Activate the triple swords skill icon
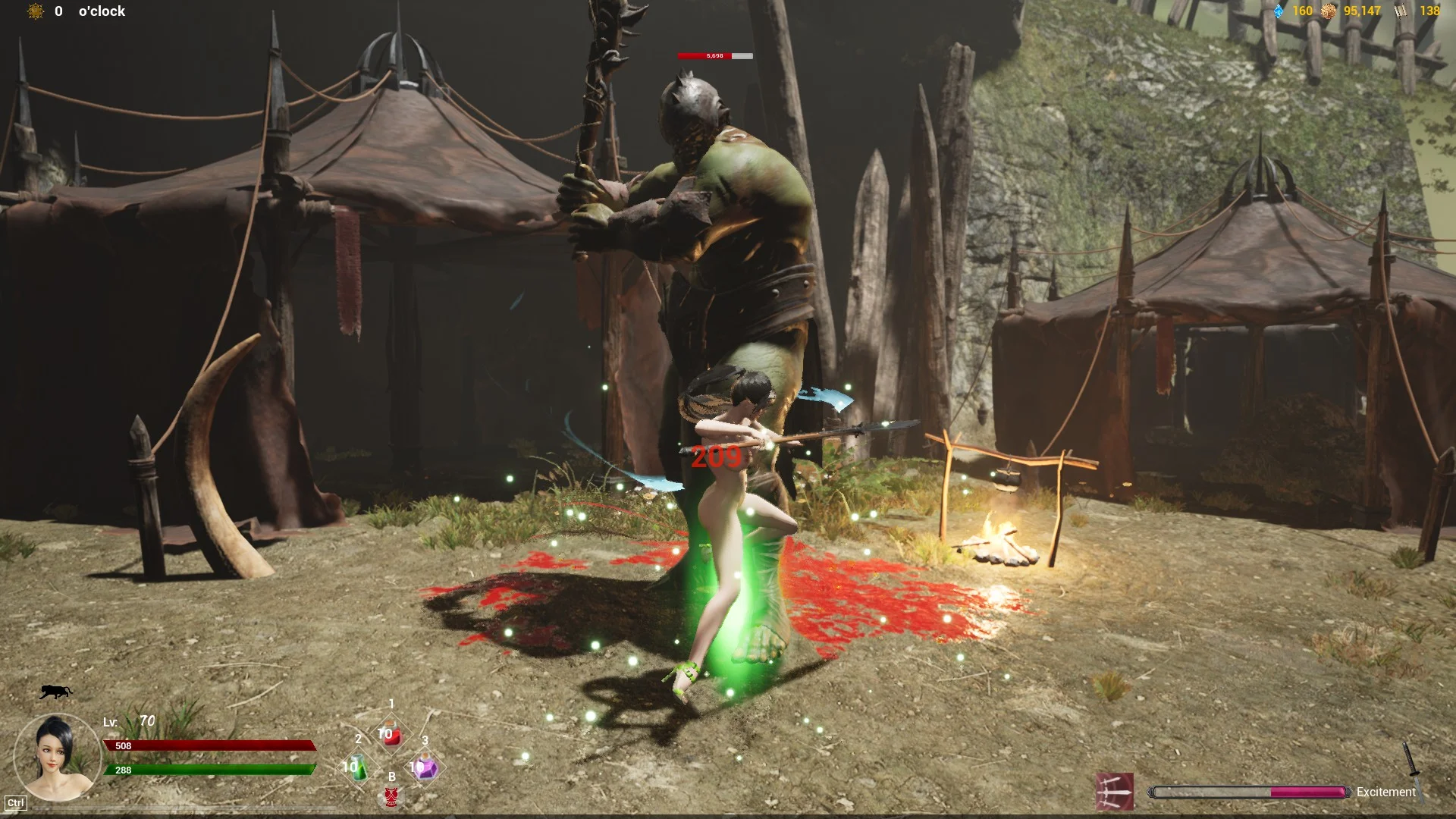The height and width of the screenshot is (819, 1456). [1115, 792]
